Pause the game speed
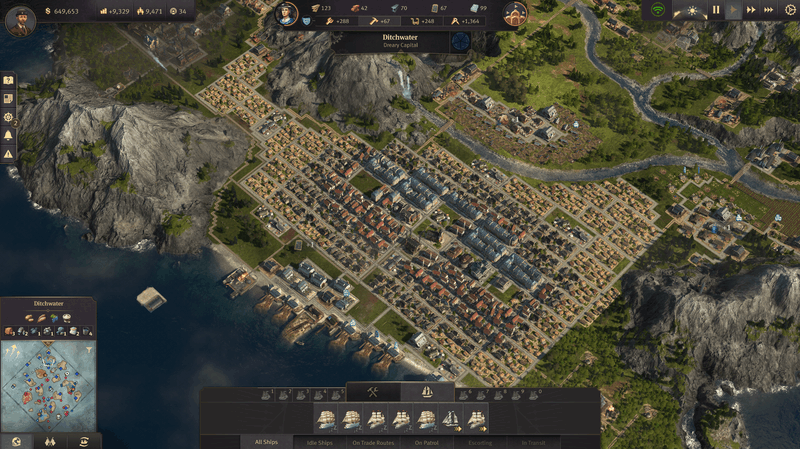The image size is (800, 449). tap(716, 10)
